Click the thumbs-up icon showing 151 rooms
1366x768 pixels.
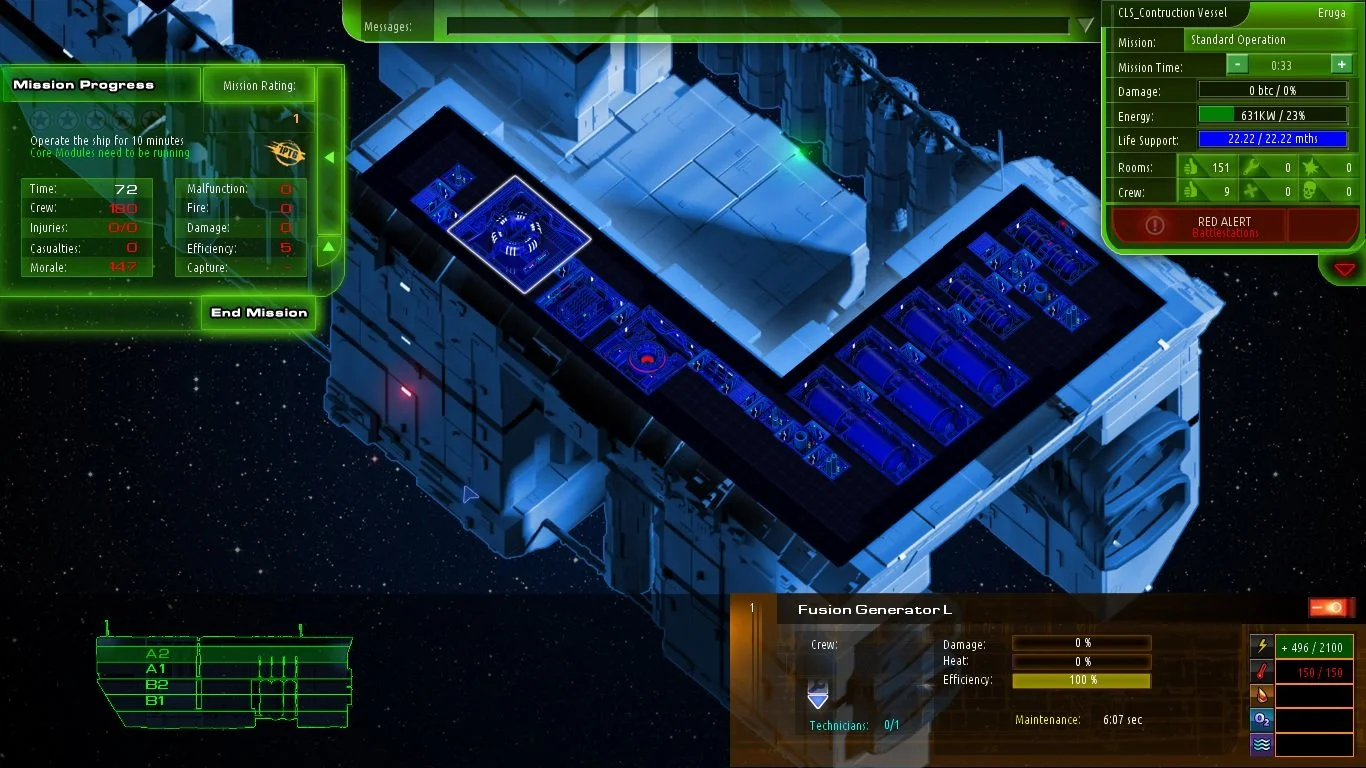tap(1191, 168)
